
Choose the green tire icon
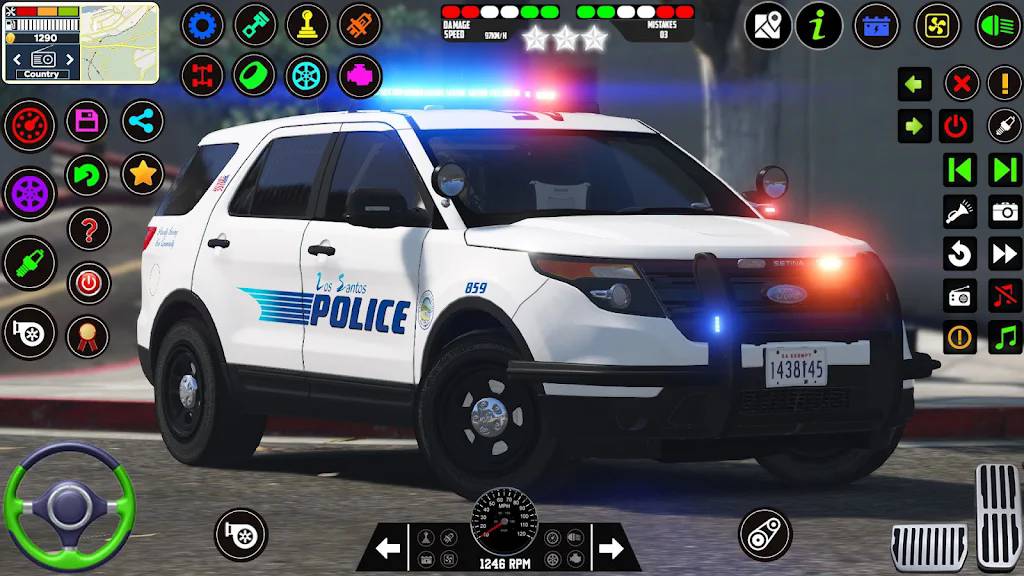coord(255,75)
